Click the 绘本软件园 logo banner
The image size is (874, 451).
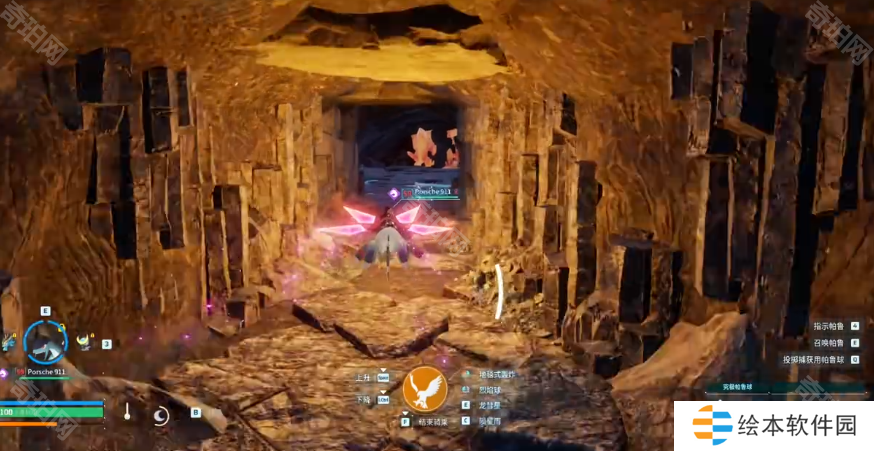[774, 425]
